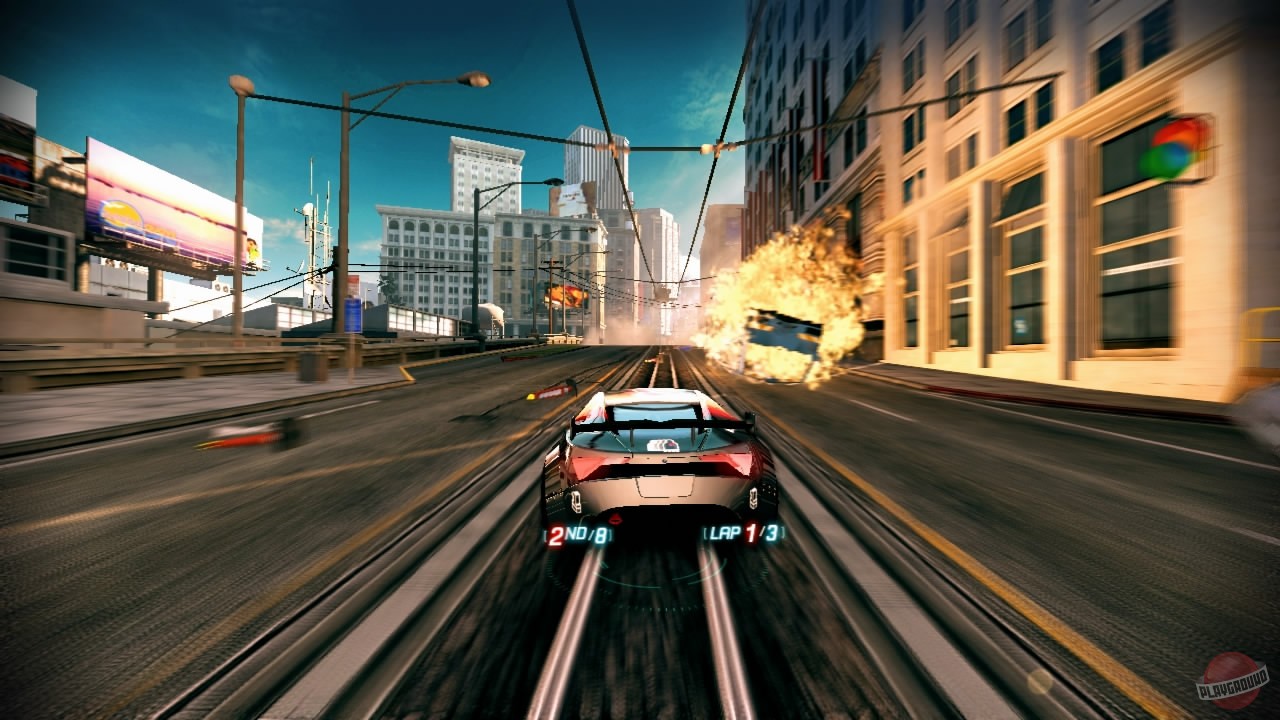1280x720 pixels.
Task: Click the red "2" position number
Action: pos(556,534)
